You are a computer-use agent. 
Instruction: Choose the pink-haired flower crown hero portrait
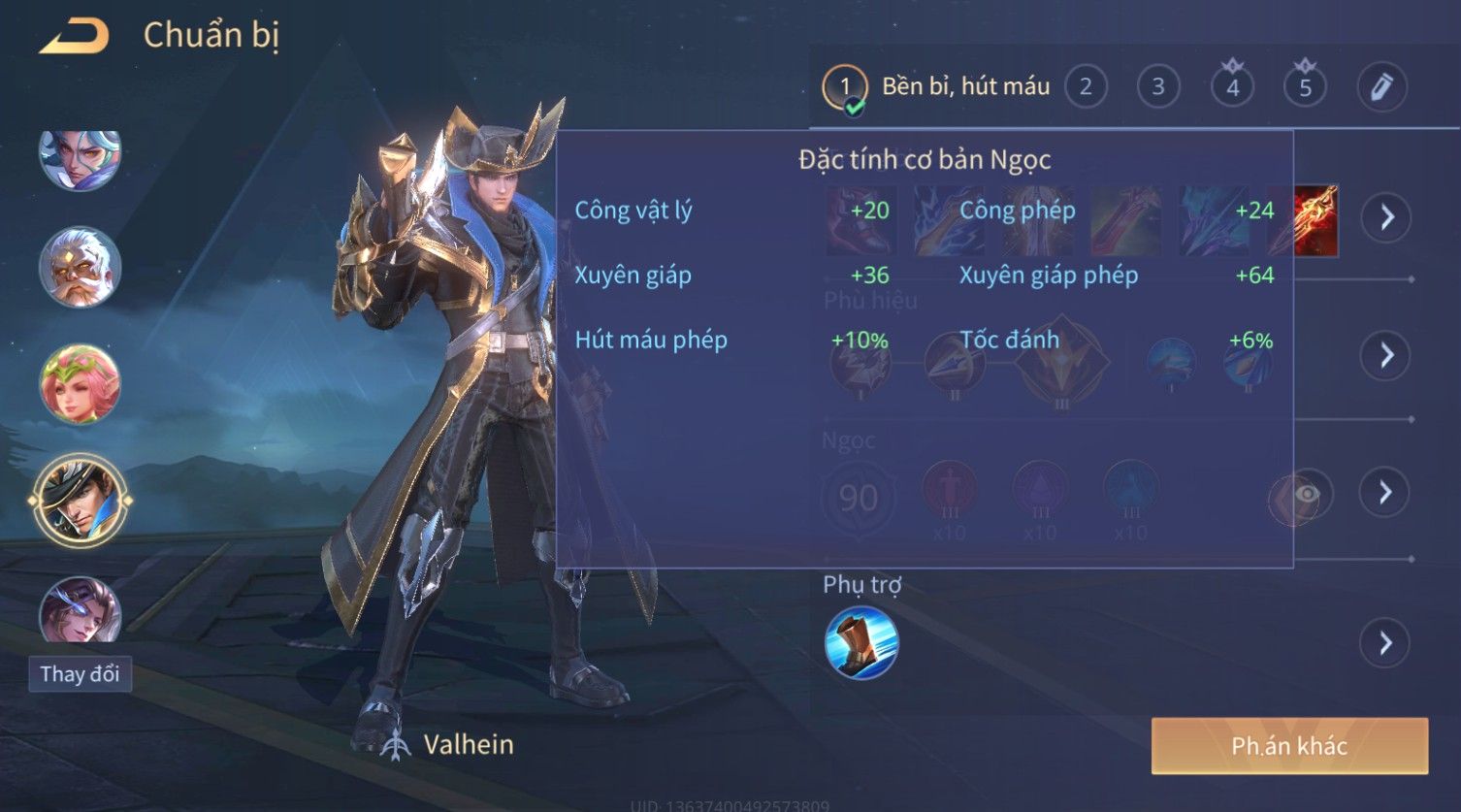tap(80, 384)
